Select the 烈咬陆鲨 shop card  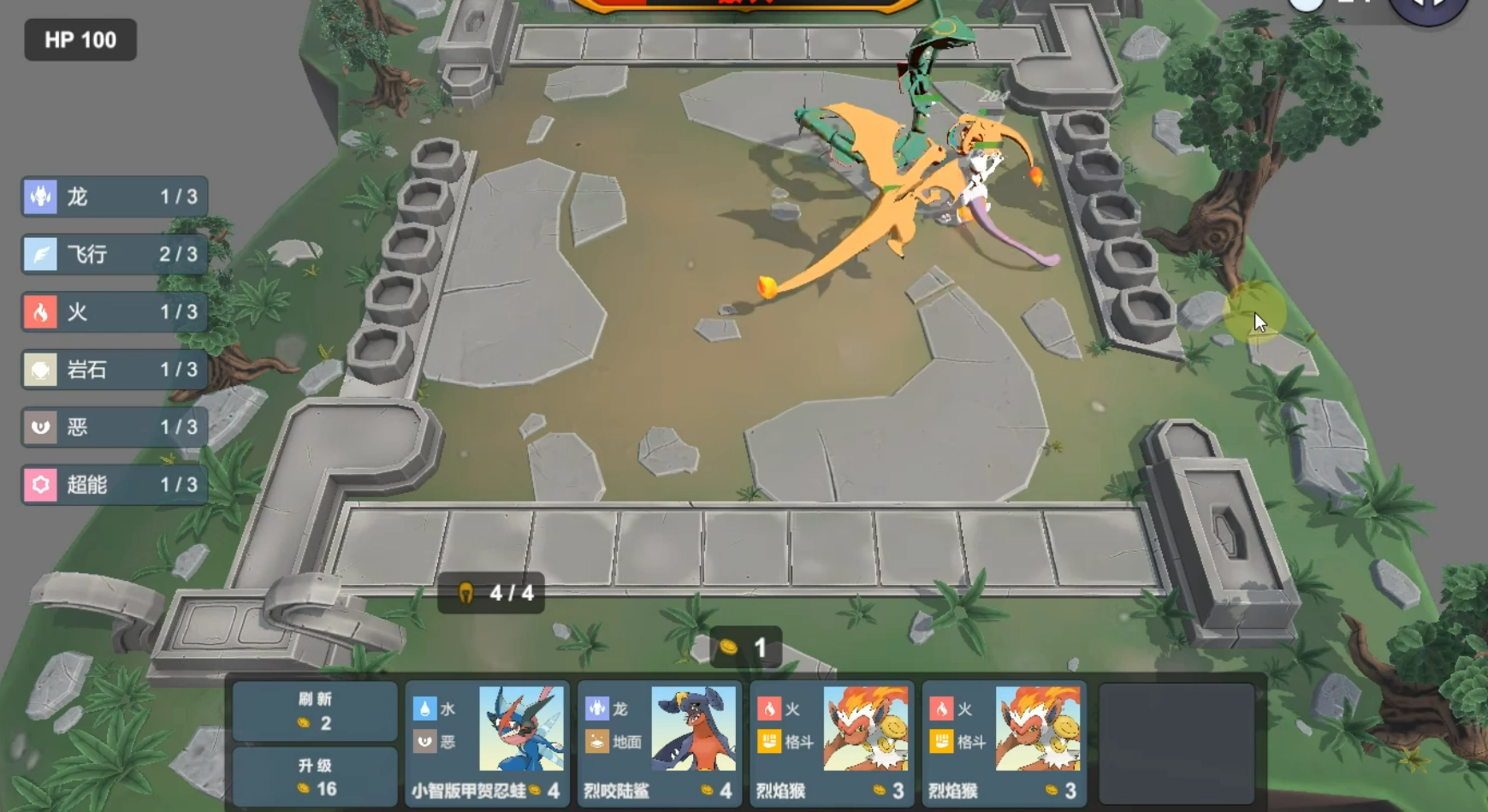tap(659, 740)
